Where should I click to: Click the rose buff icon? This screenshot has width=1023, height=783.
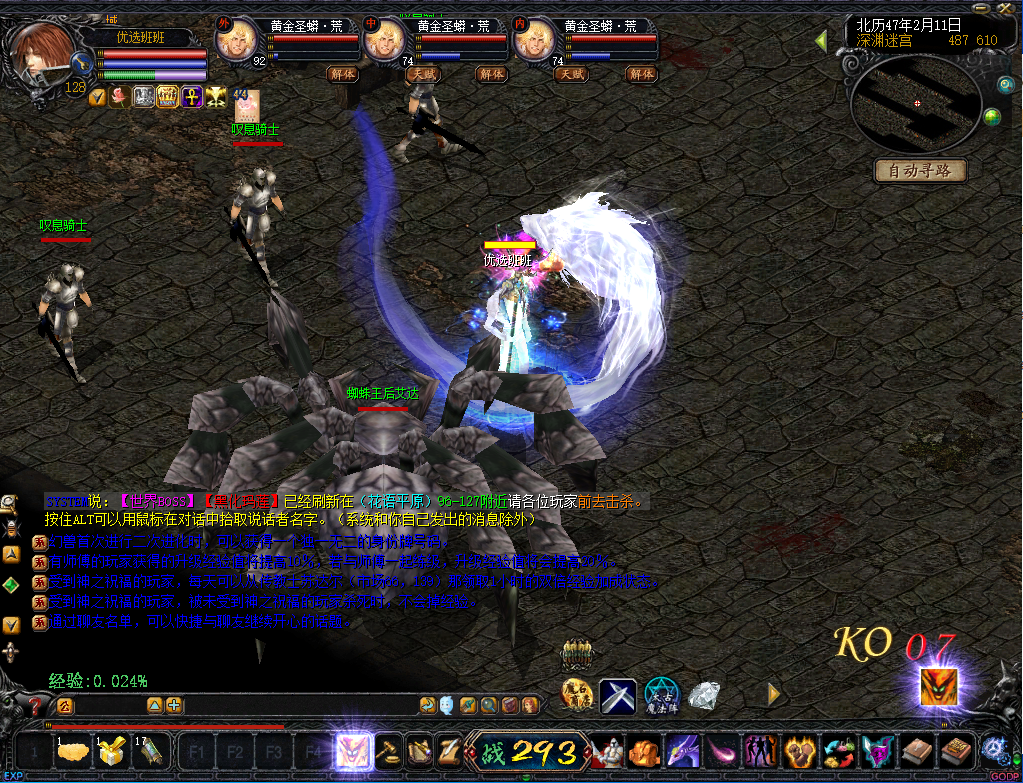pyautogui.click(x=120, y=97)
